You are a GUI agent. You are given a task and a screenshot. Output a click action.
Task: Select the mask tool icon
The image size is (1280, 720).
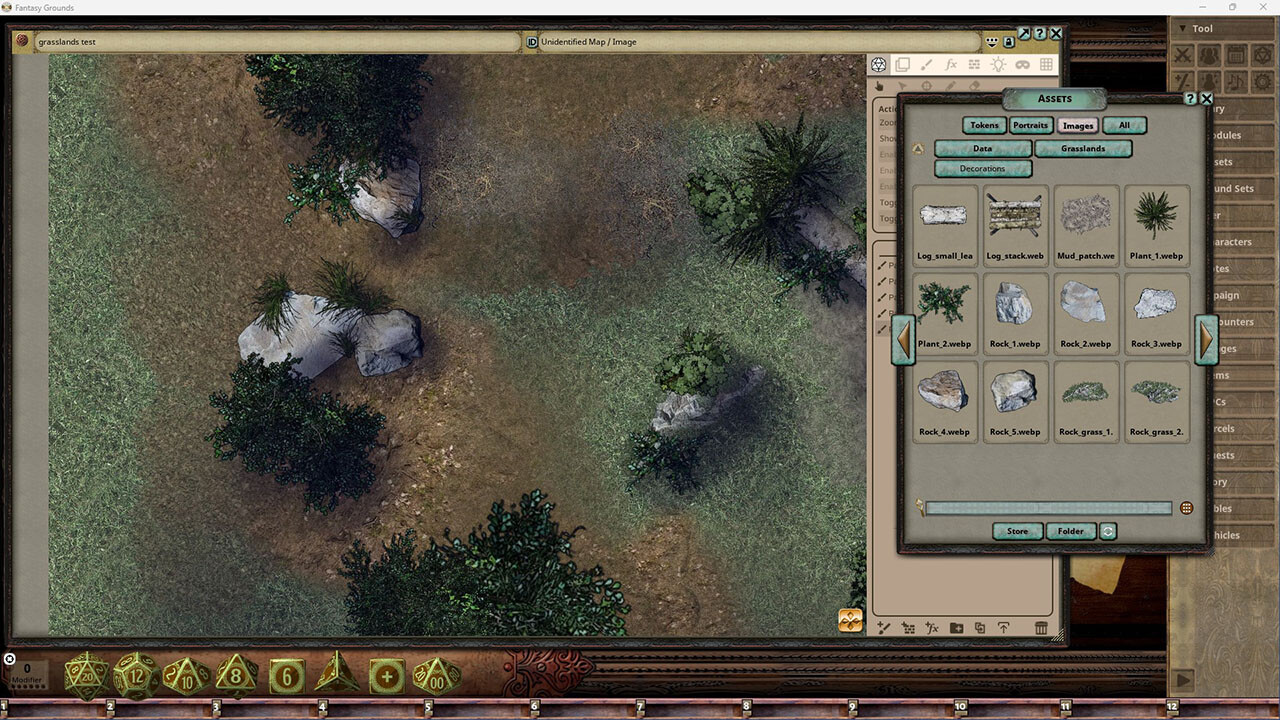[x=1020, y=64]
